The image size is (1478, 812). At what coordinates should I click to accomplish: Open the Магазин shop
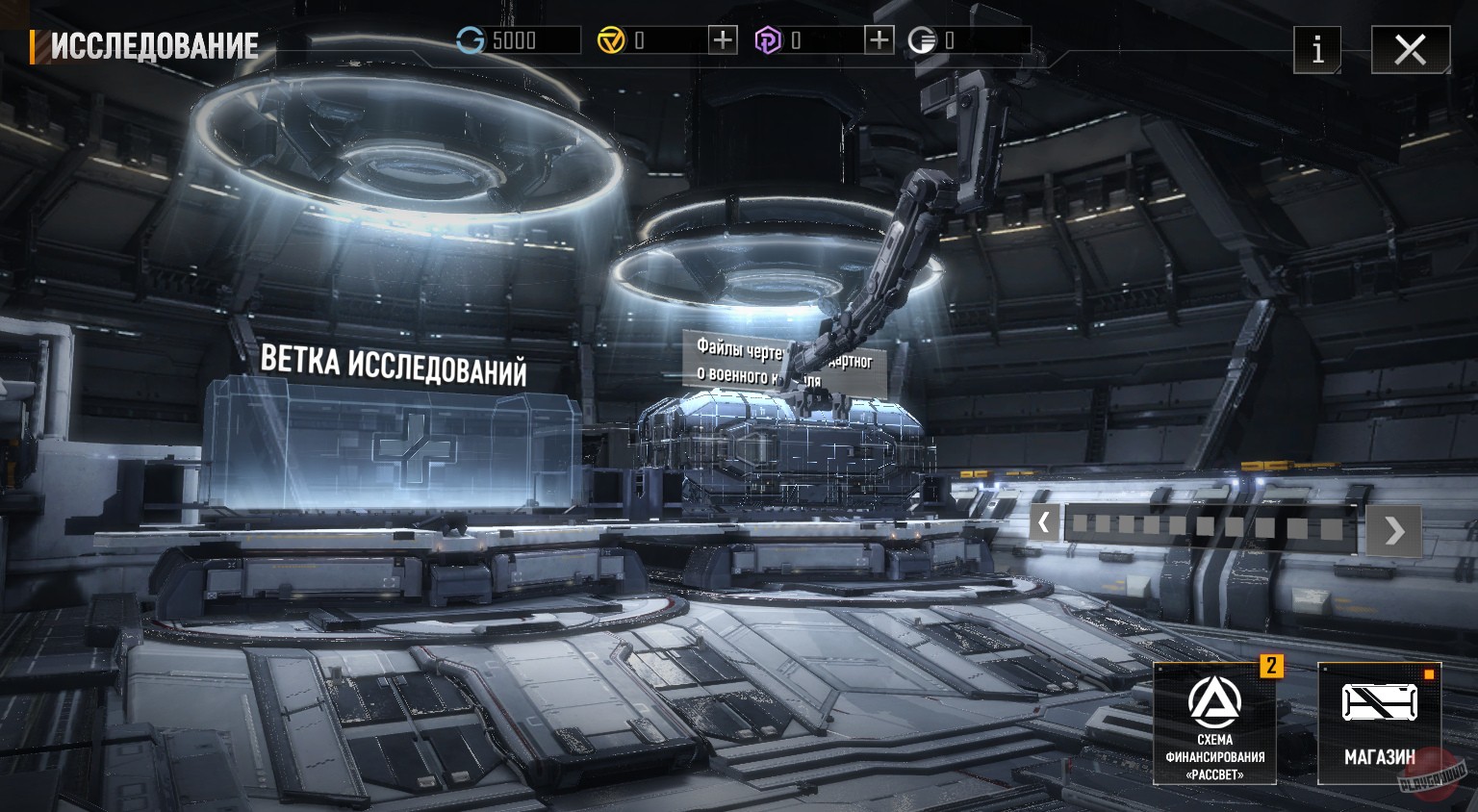(x=1379, y=723)
